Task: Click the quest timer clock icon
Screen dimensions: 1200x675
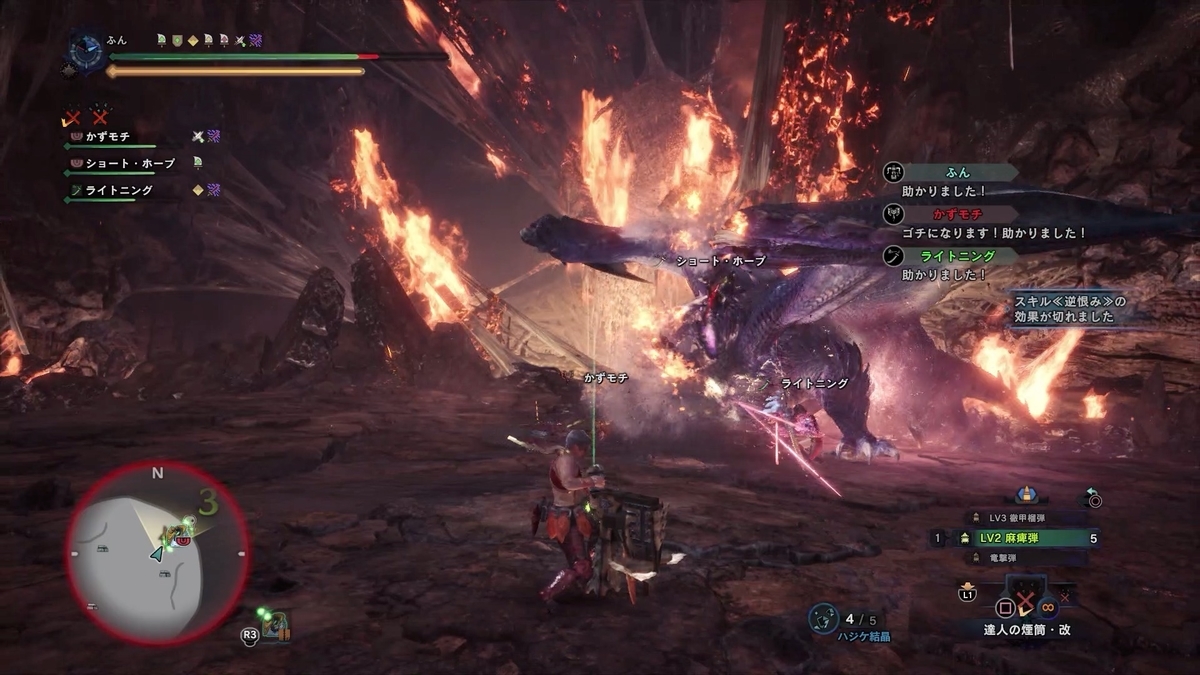Action: pyautogui.click(x=84, y=50)
